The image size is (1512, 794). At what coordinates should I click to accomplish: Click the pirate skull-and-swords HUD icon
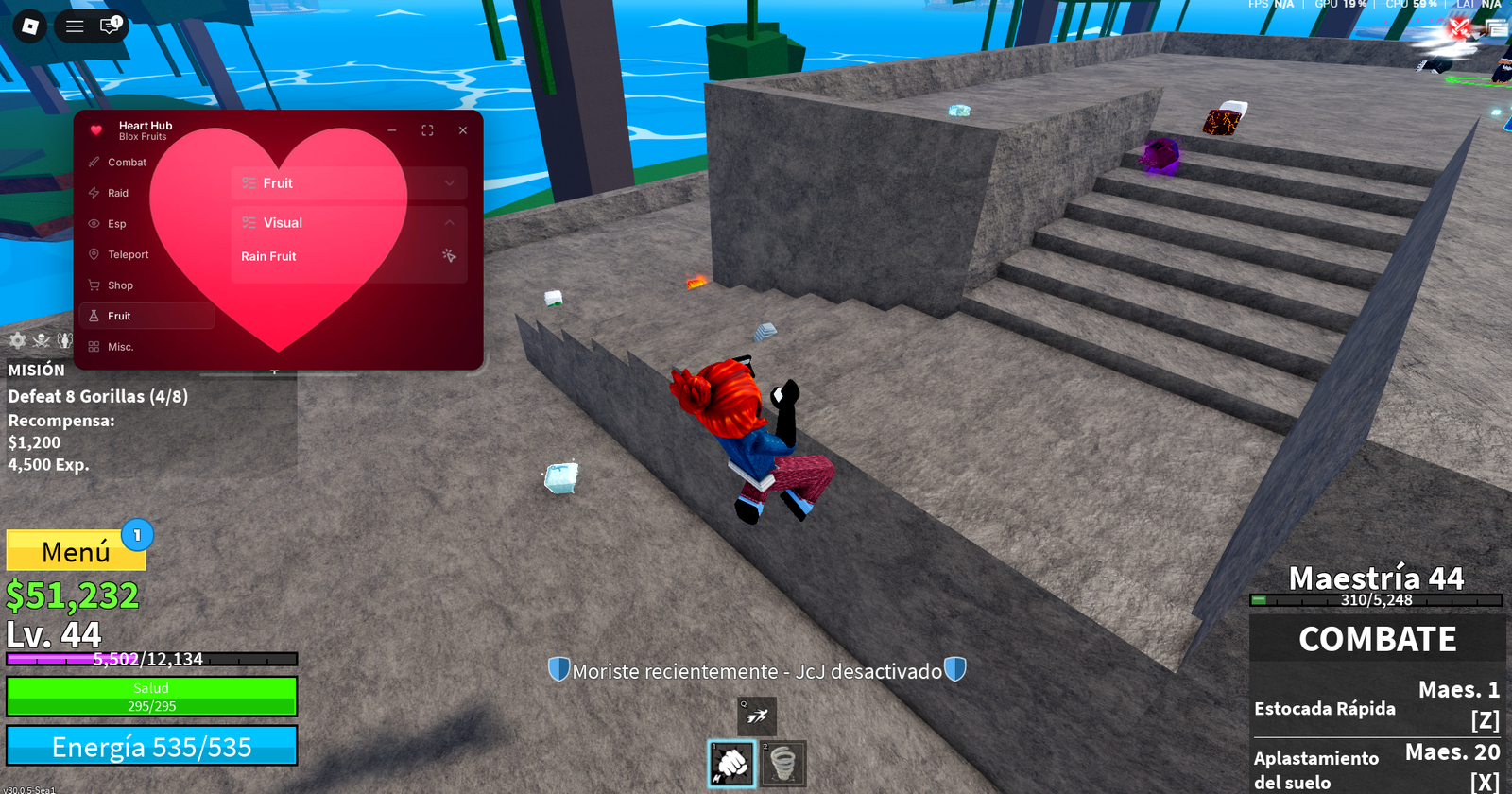point(43,341)
